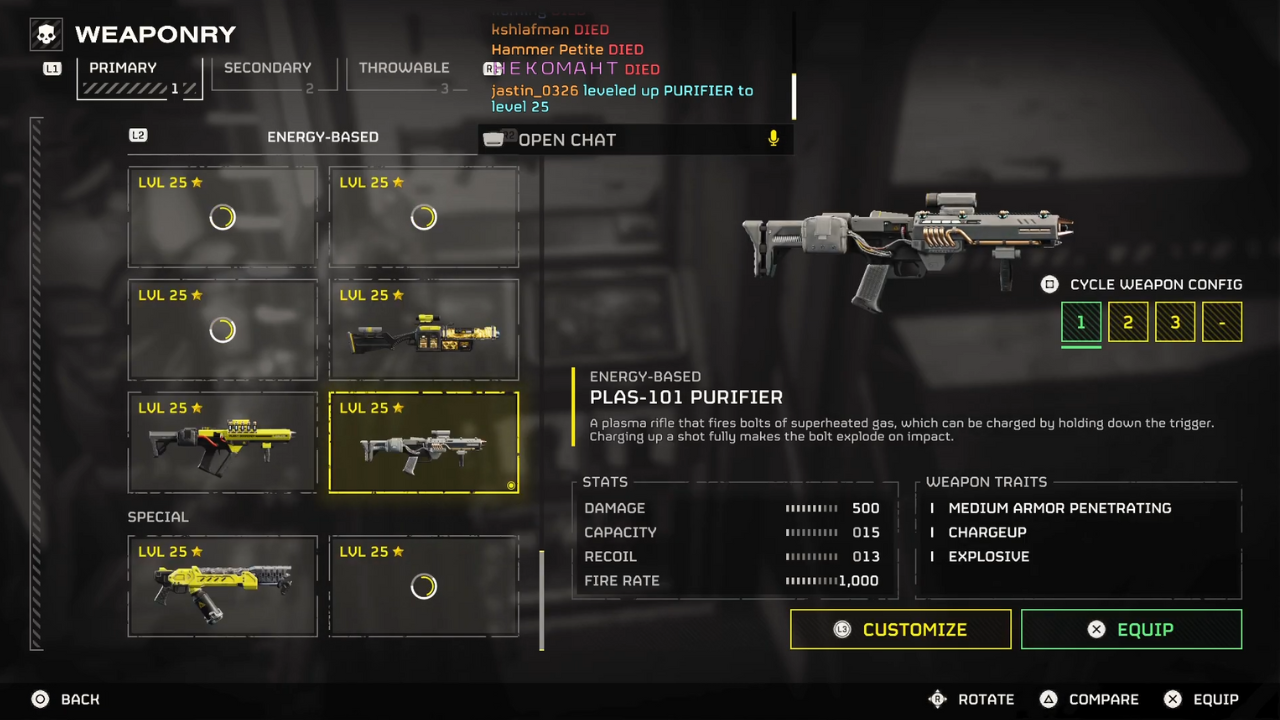Equip the PLAS-101 Purifier

point(1131,630)
